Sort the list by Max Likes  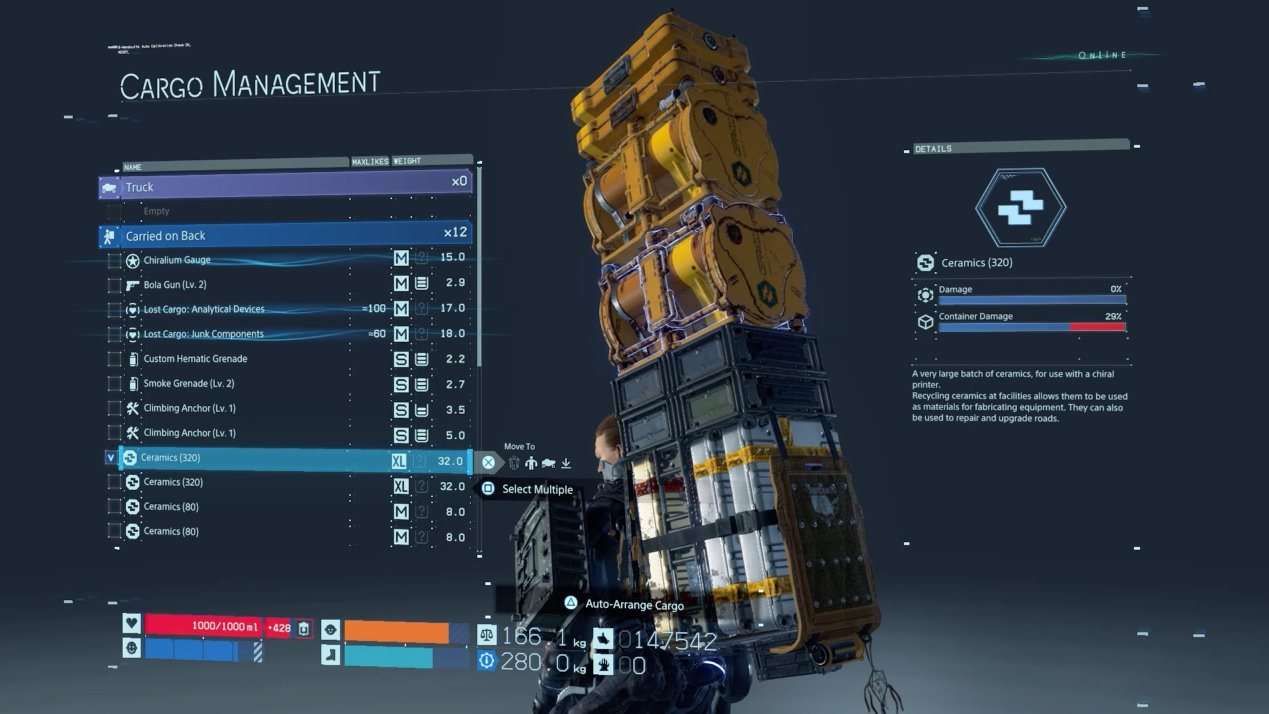[x=370, y=161]
